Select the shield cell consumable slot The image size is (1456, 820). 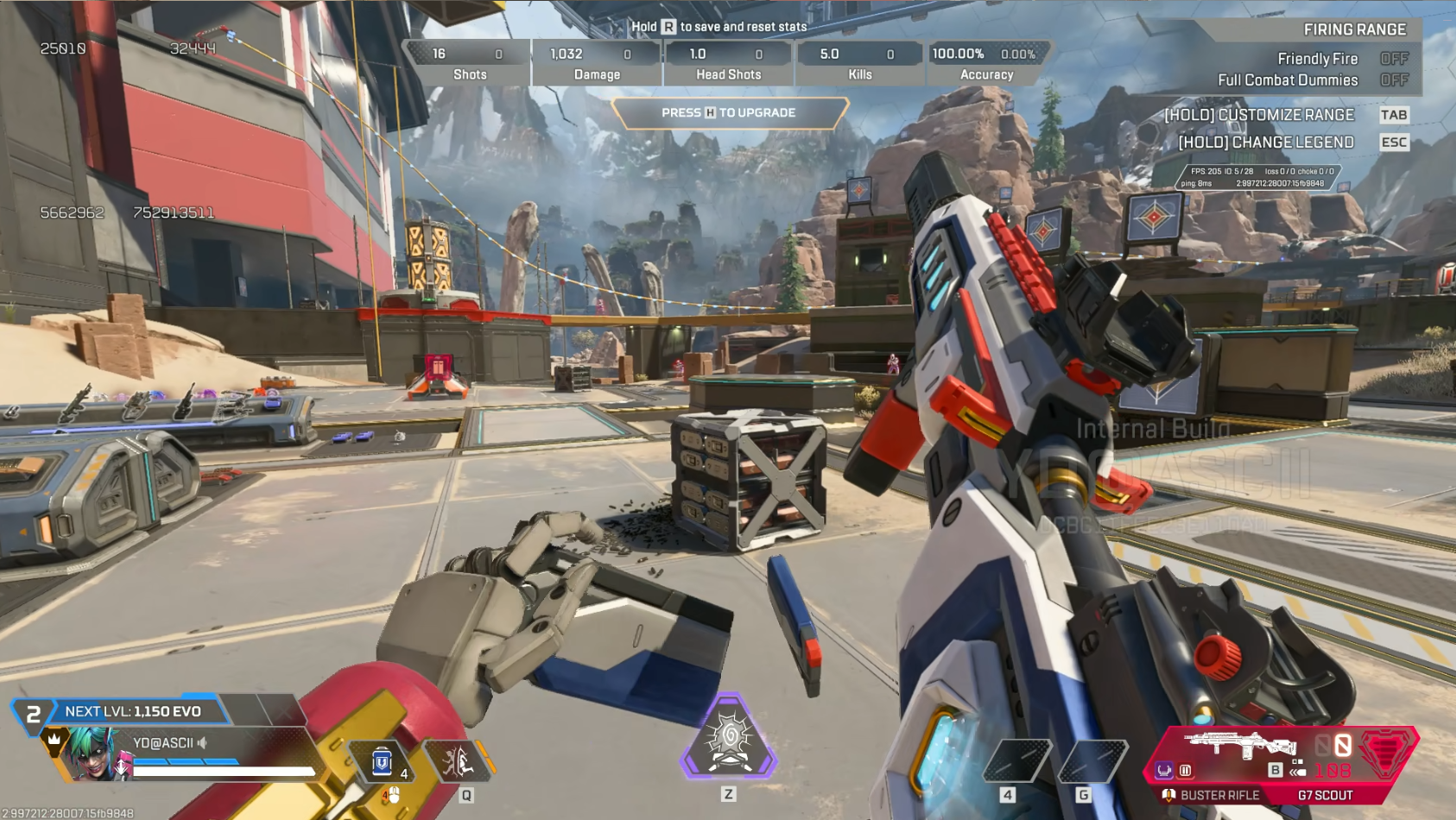click(x=383, y=763)
